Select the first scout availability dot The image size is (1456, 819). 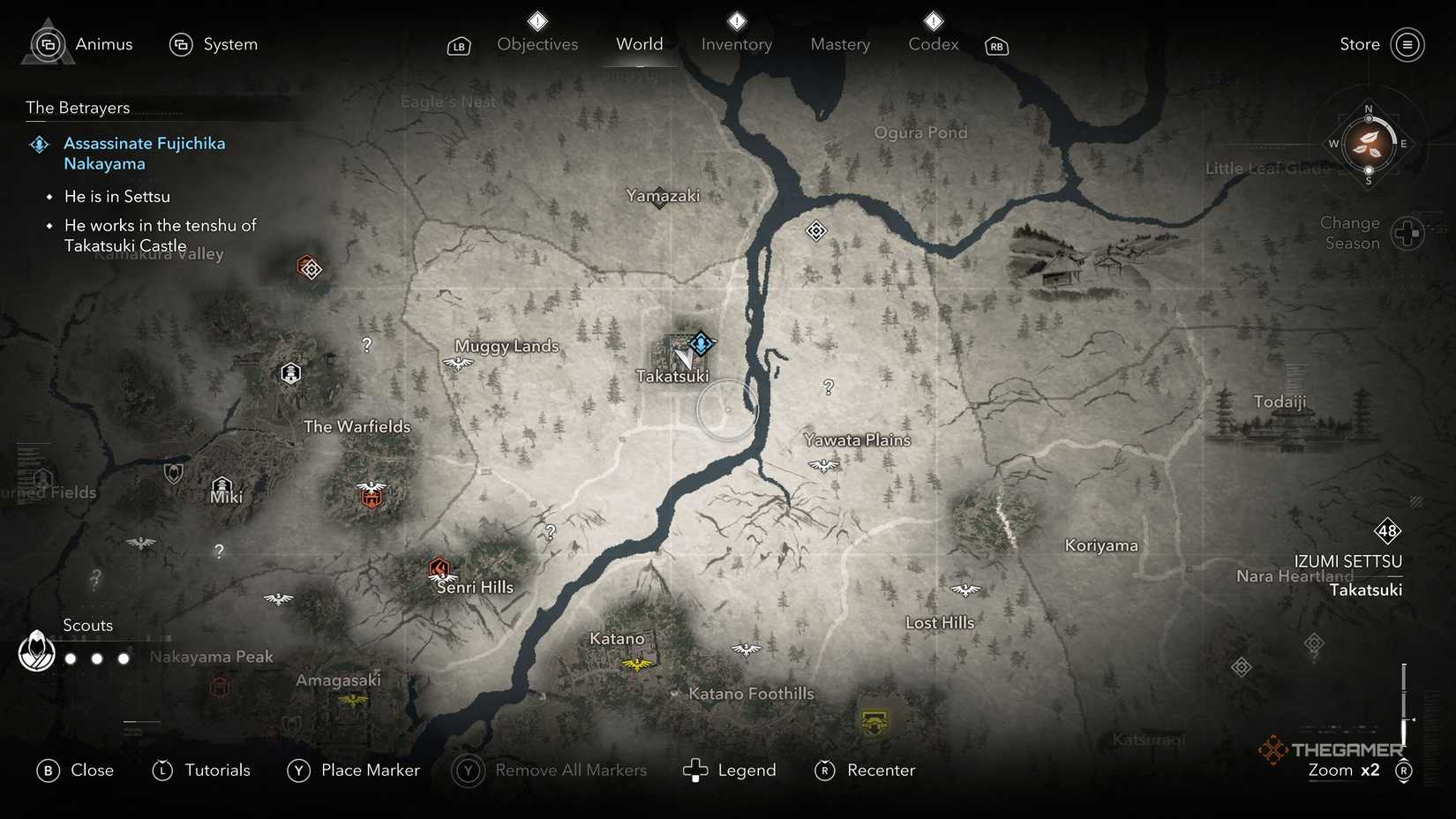[70, 657]
